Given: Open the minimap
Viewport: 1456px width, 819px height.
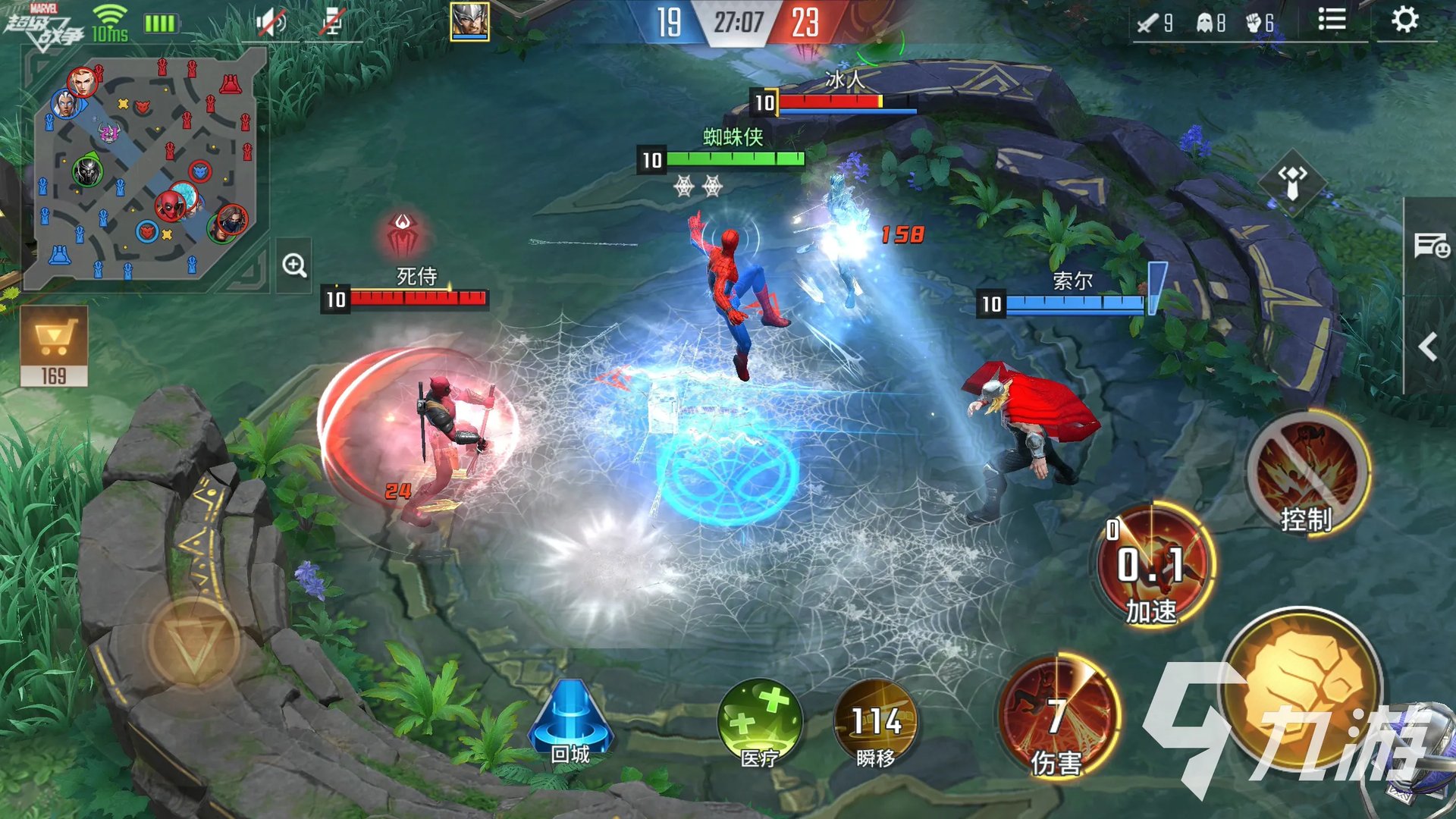Looking at the screenshot, I should 144,168.
